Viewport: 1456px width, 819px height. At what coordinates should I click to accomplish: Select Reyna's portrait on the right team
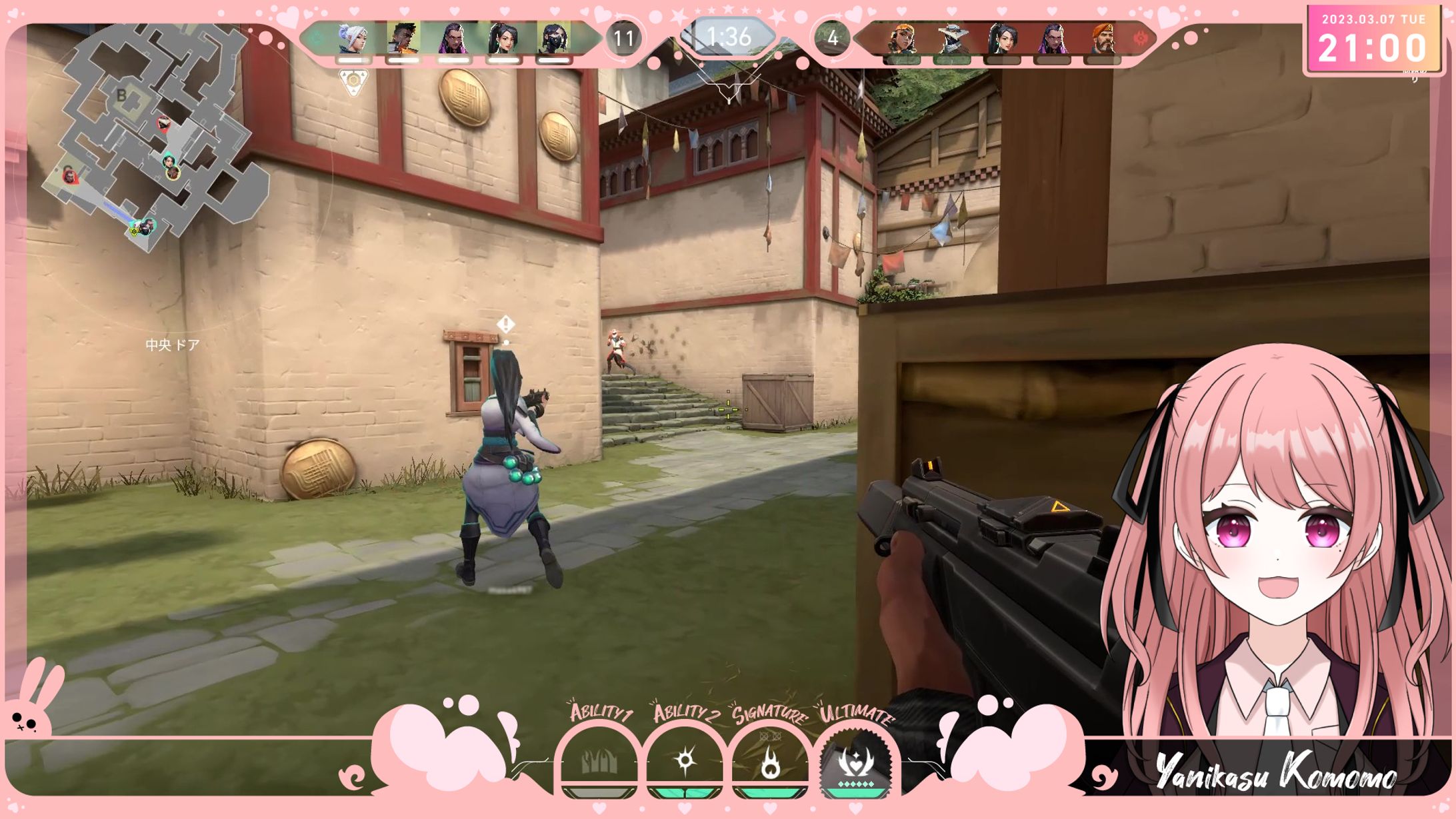(1053, 39)
